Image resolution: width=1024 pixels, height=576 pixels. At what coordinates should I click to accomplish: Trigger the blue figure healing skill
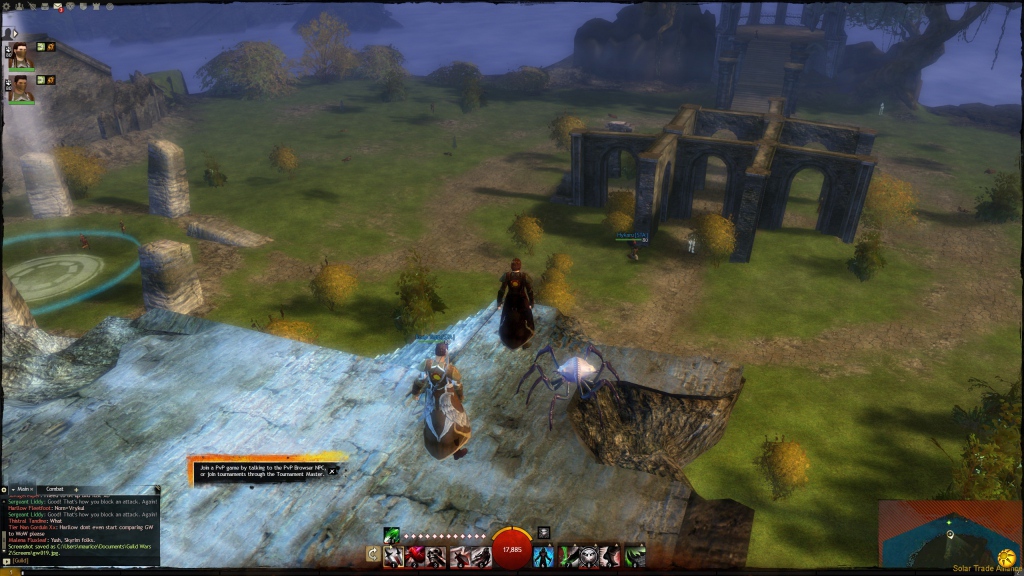coord(544,556)
